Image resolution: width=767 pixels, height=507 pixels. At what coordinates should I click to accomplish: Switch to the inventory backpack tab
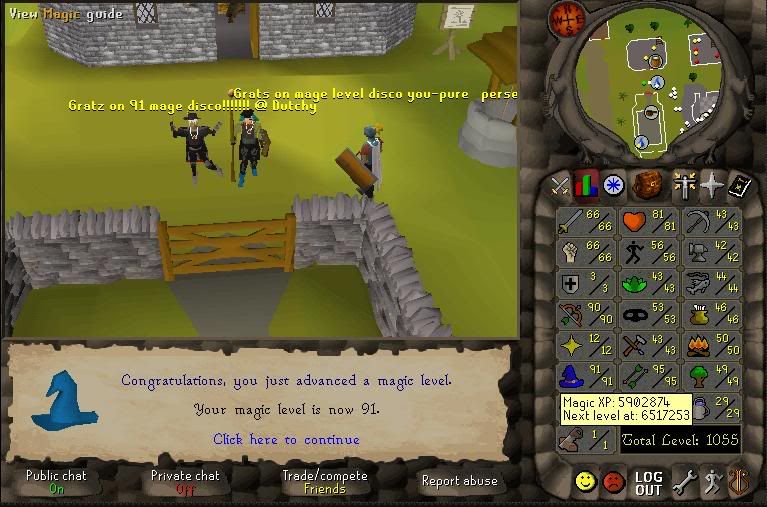point(649,185)
